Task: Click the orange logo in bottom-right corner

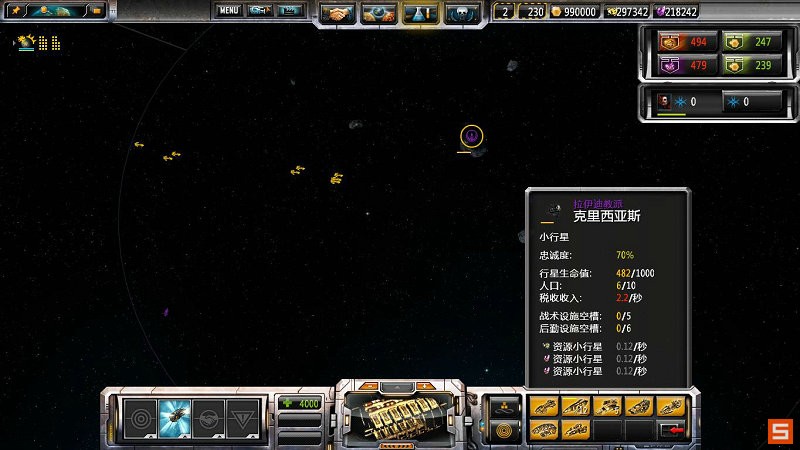Action: (x=780, y=431)
